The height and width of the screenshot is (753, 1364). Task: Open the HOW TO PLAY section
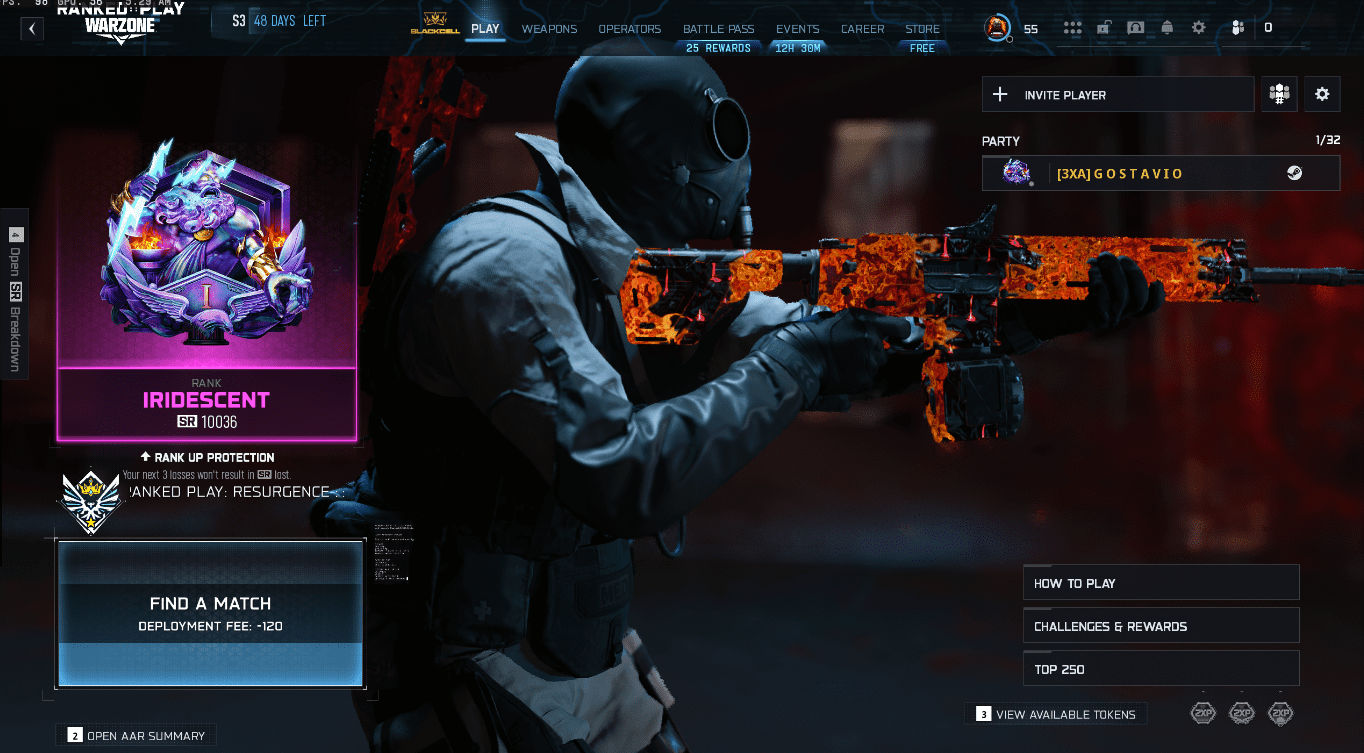pyautogui.click(x=1160, y=581)
